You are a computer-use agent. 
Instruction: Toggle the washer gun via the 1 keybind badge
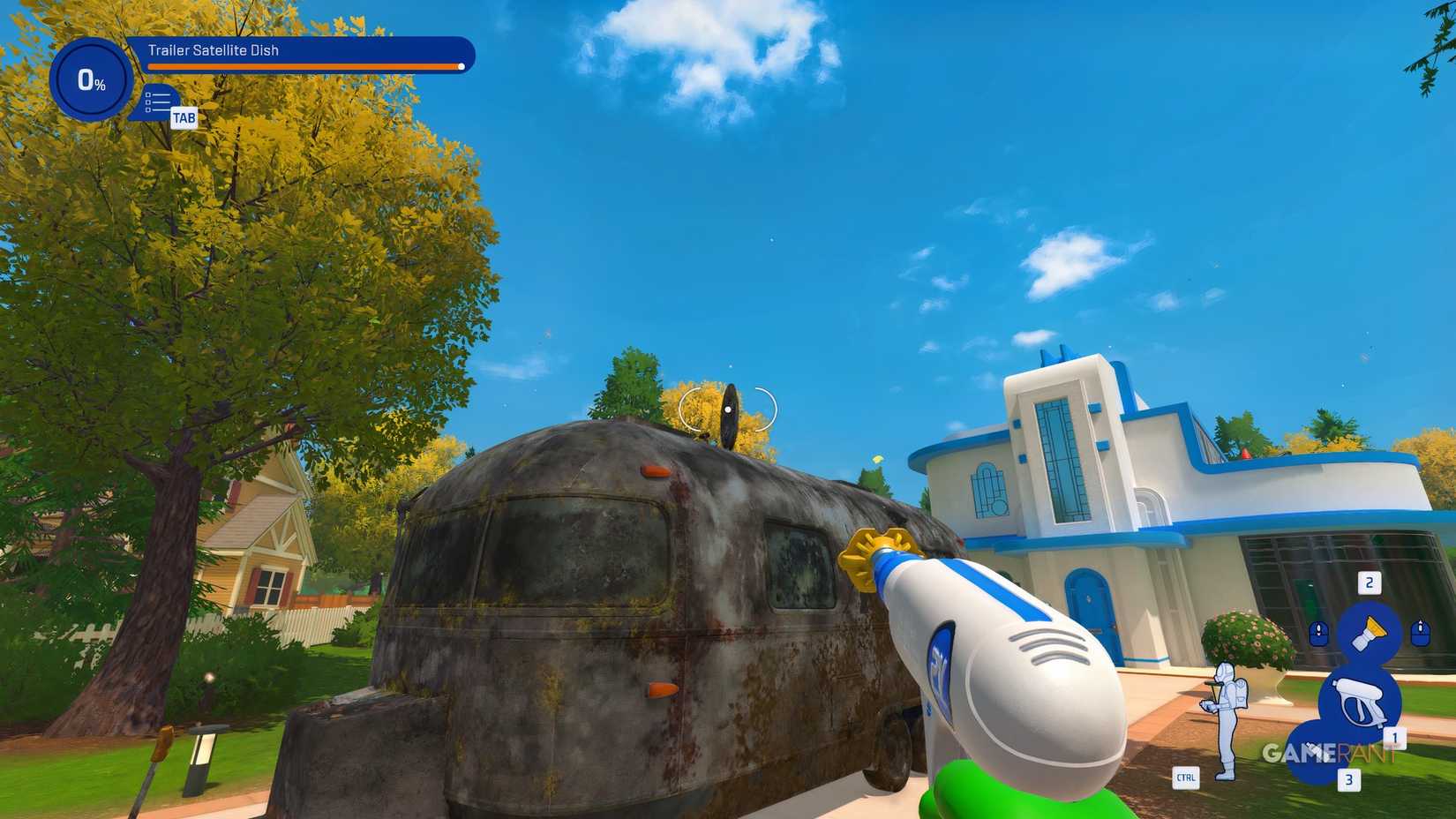pyautogui.click(x=1396, y=738)
